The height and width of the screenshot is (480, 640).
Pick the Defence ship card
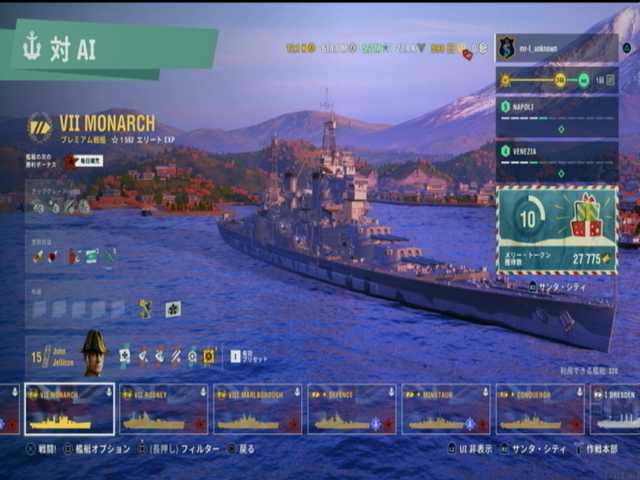pyautogui.click(x=351, y=409)
